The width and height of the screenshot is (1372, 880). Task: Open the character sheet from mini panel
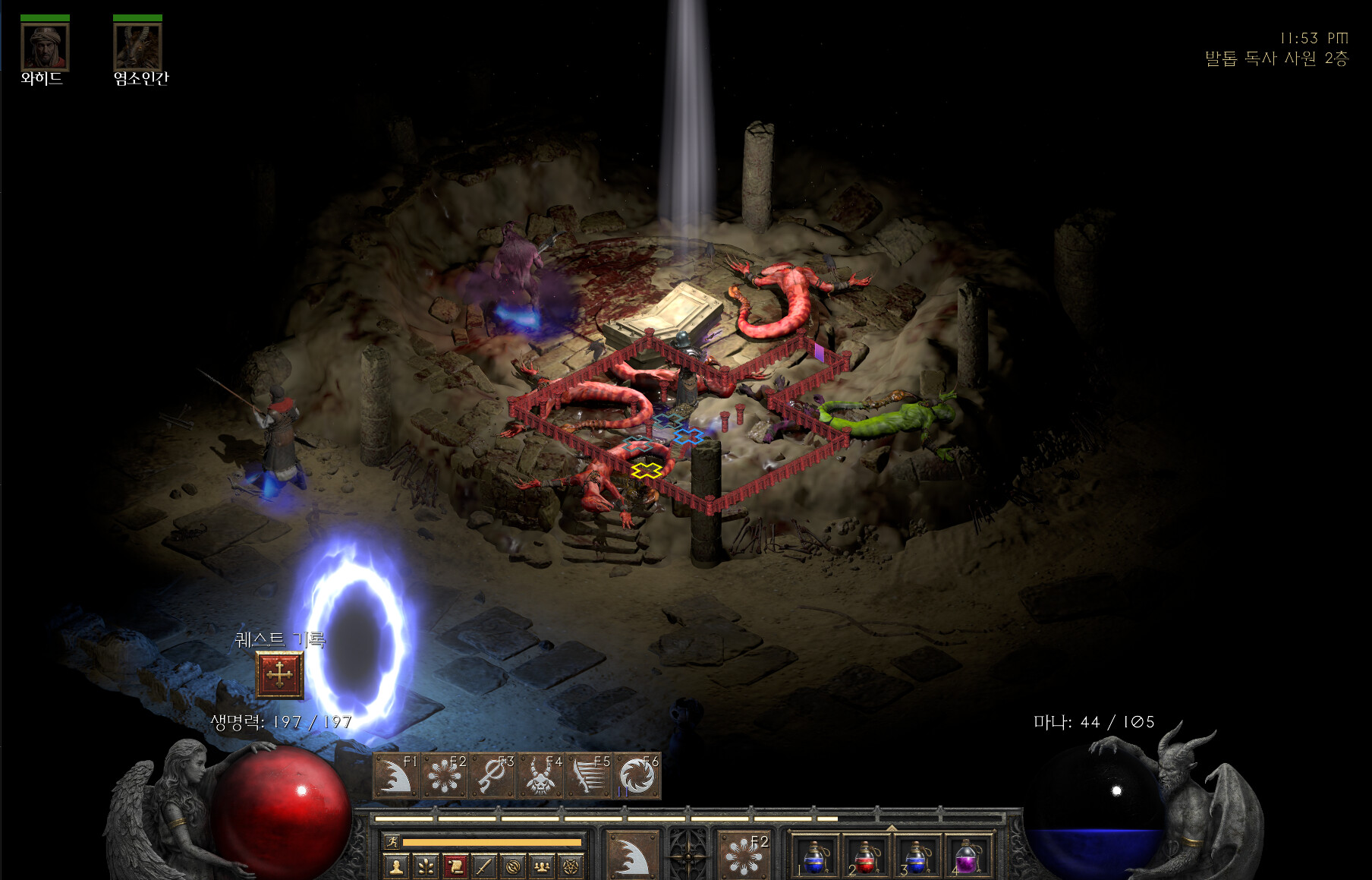(395, 866)
